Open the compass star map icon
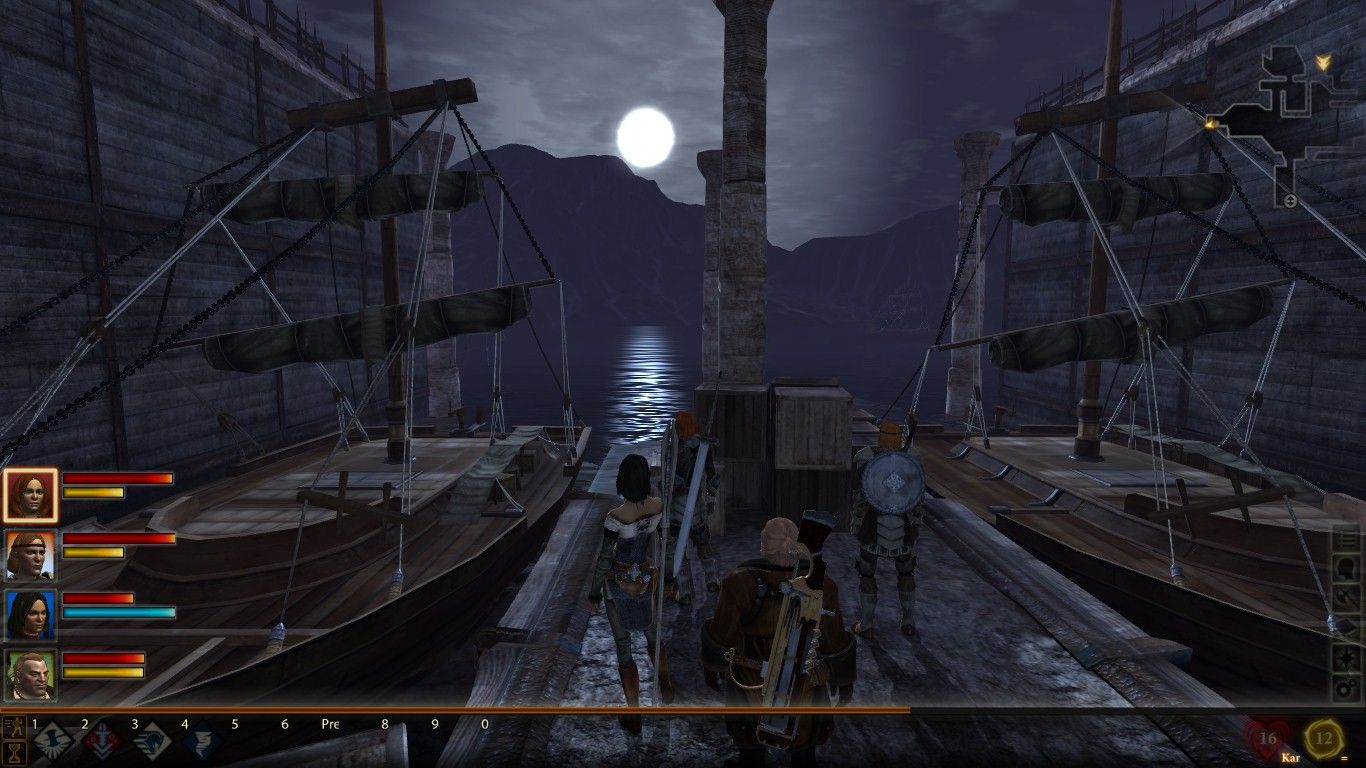Viewport: 1366px width, 768px height. click(1348, 657)
